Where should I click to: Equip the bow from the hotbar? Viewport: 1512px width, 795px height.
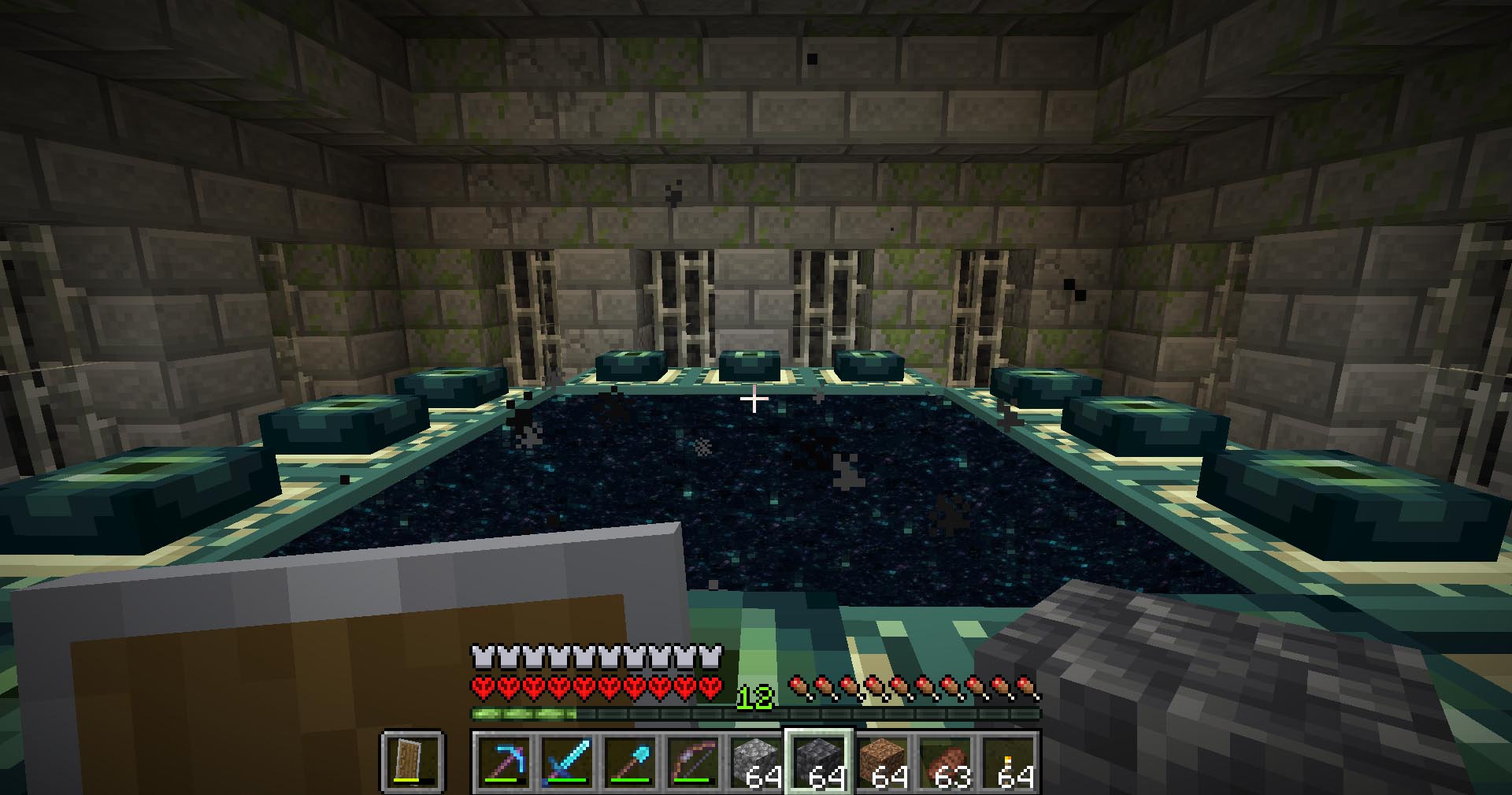[x=692, y=762]
